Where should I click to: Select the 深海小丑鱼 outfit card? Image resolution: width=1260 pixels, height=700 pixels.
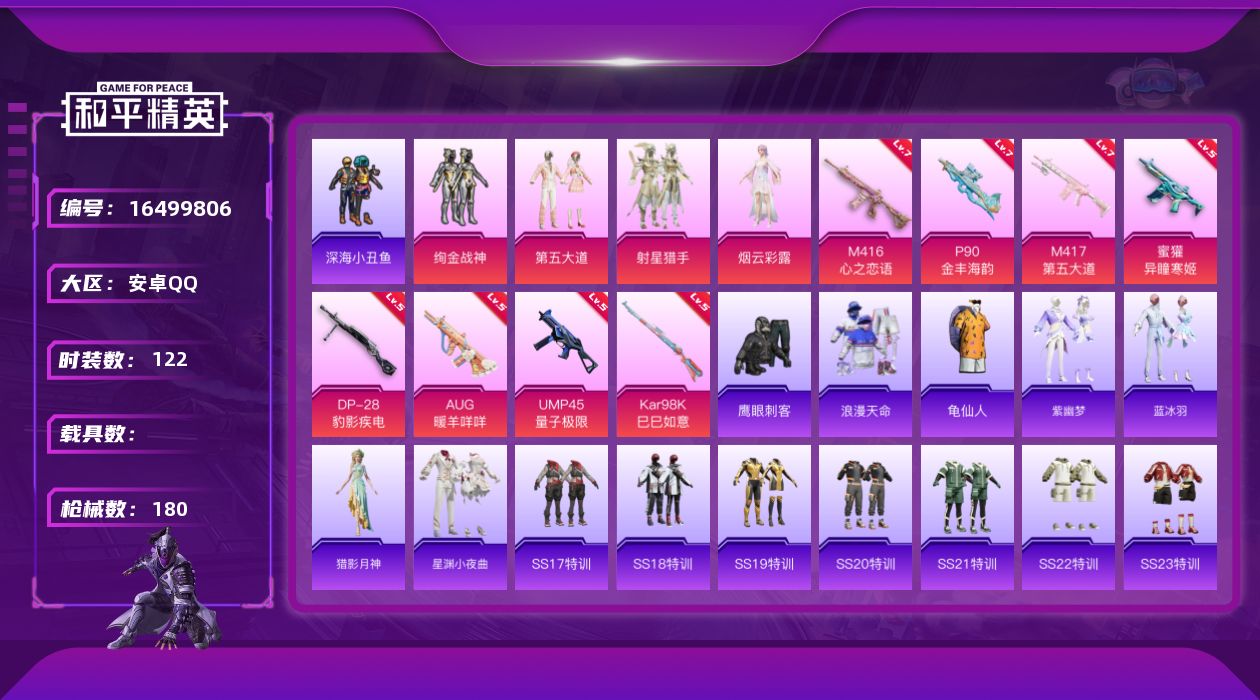click(358, 211)
